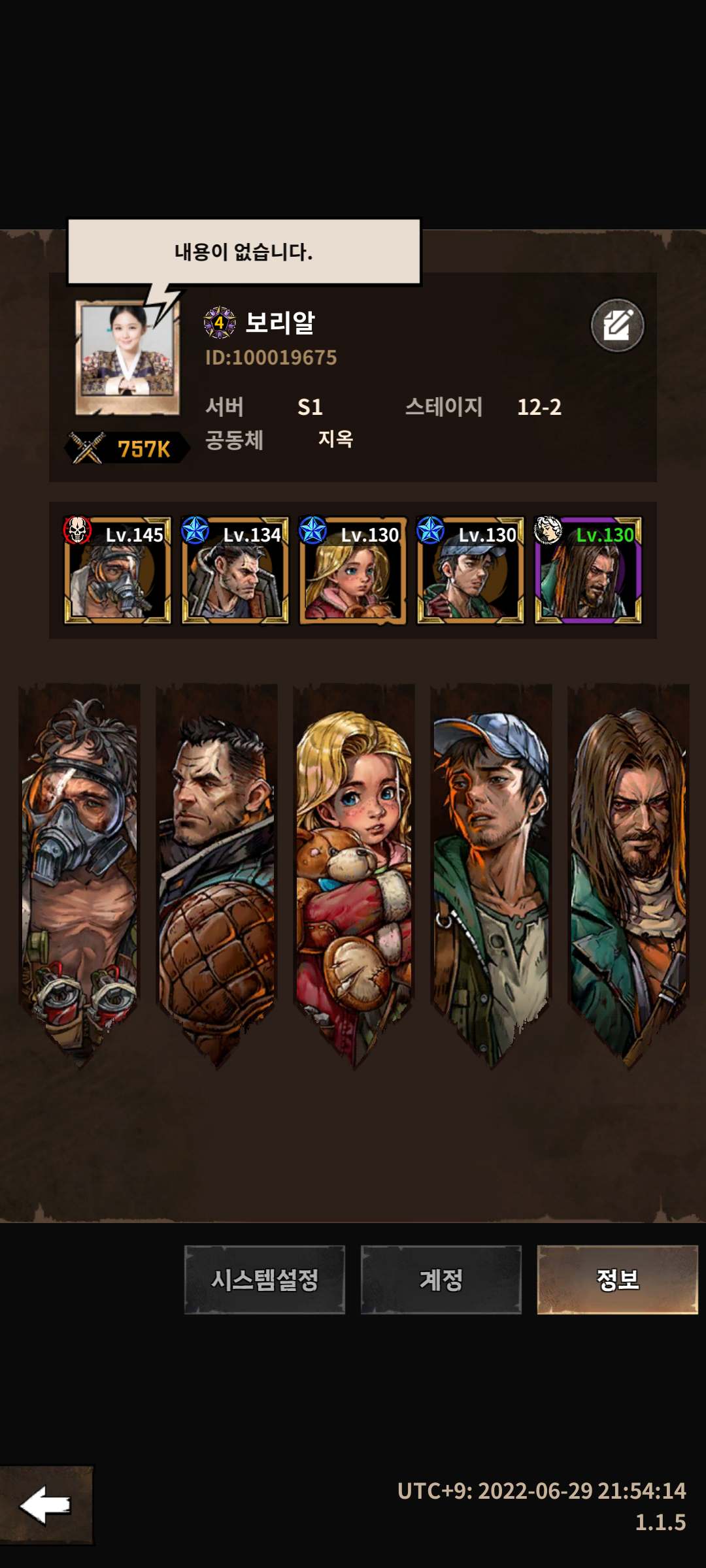Go back with the arrow button

pos(46,1505)
